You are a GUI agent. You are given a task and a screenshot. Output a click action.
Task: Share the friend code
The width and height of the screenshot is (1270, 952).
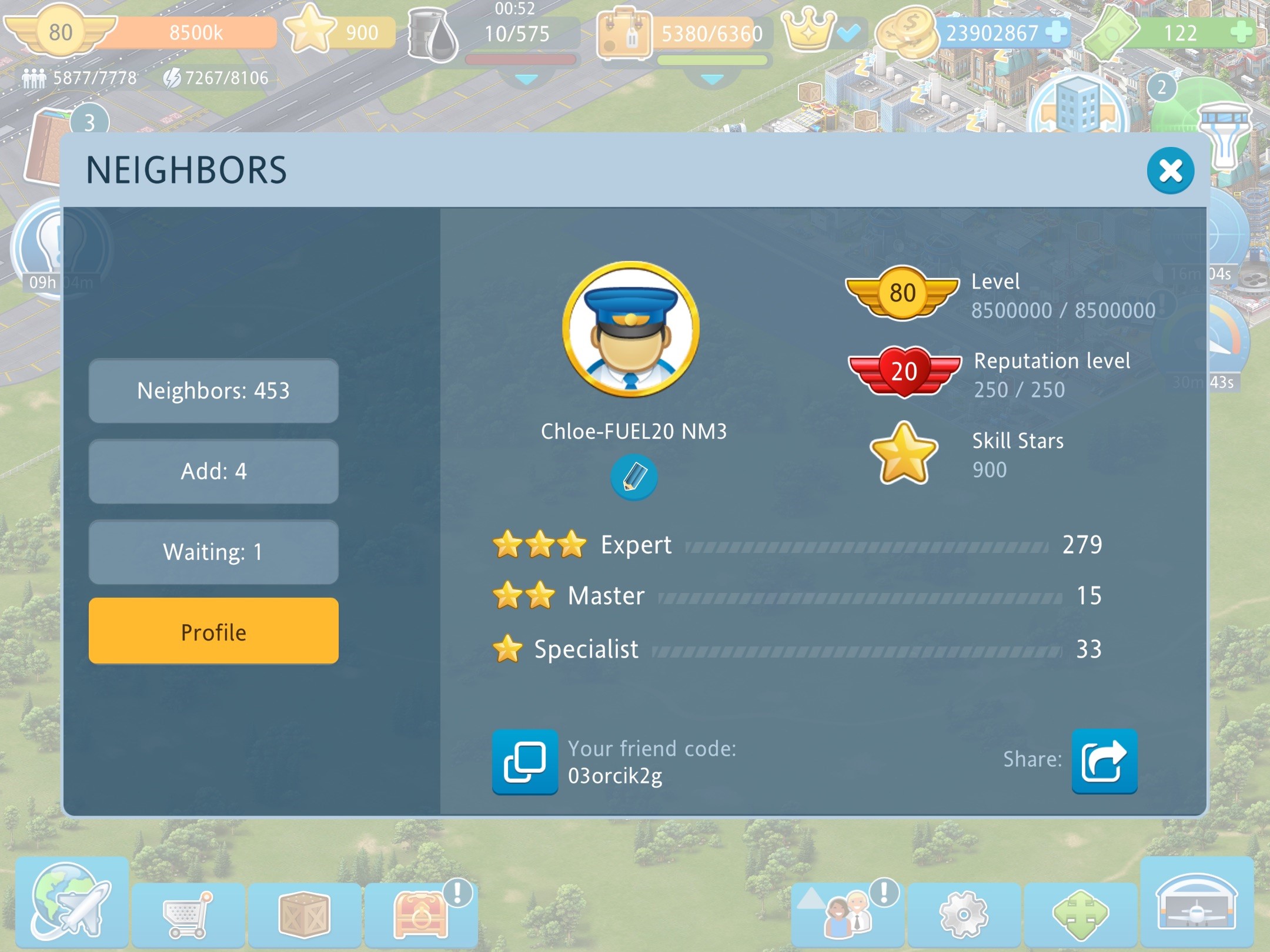point(1104,762)
